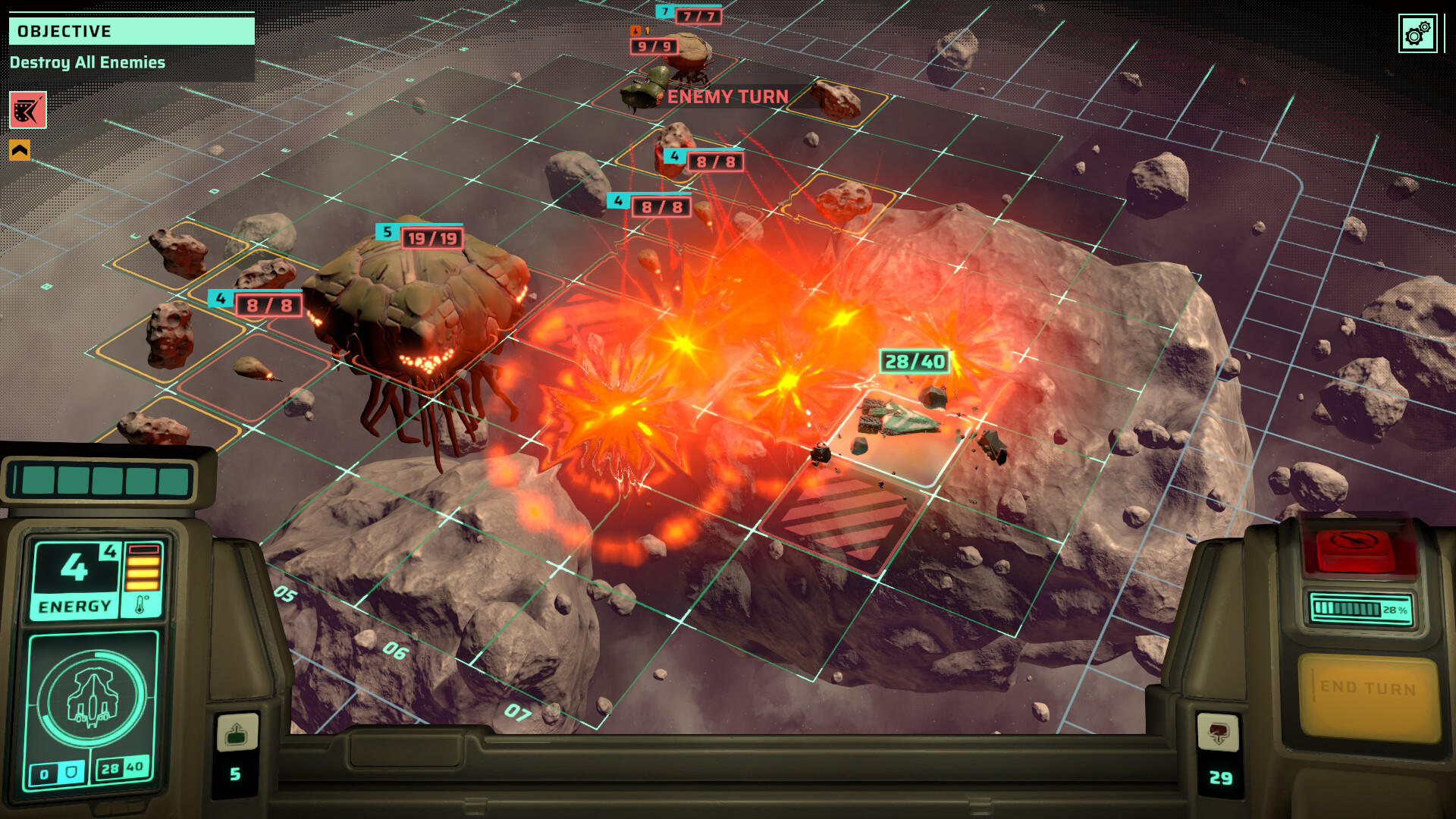Click the Destroy All Enemies objective text
Viewport: 1456px width, 819px height.
point(88,63)
